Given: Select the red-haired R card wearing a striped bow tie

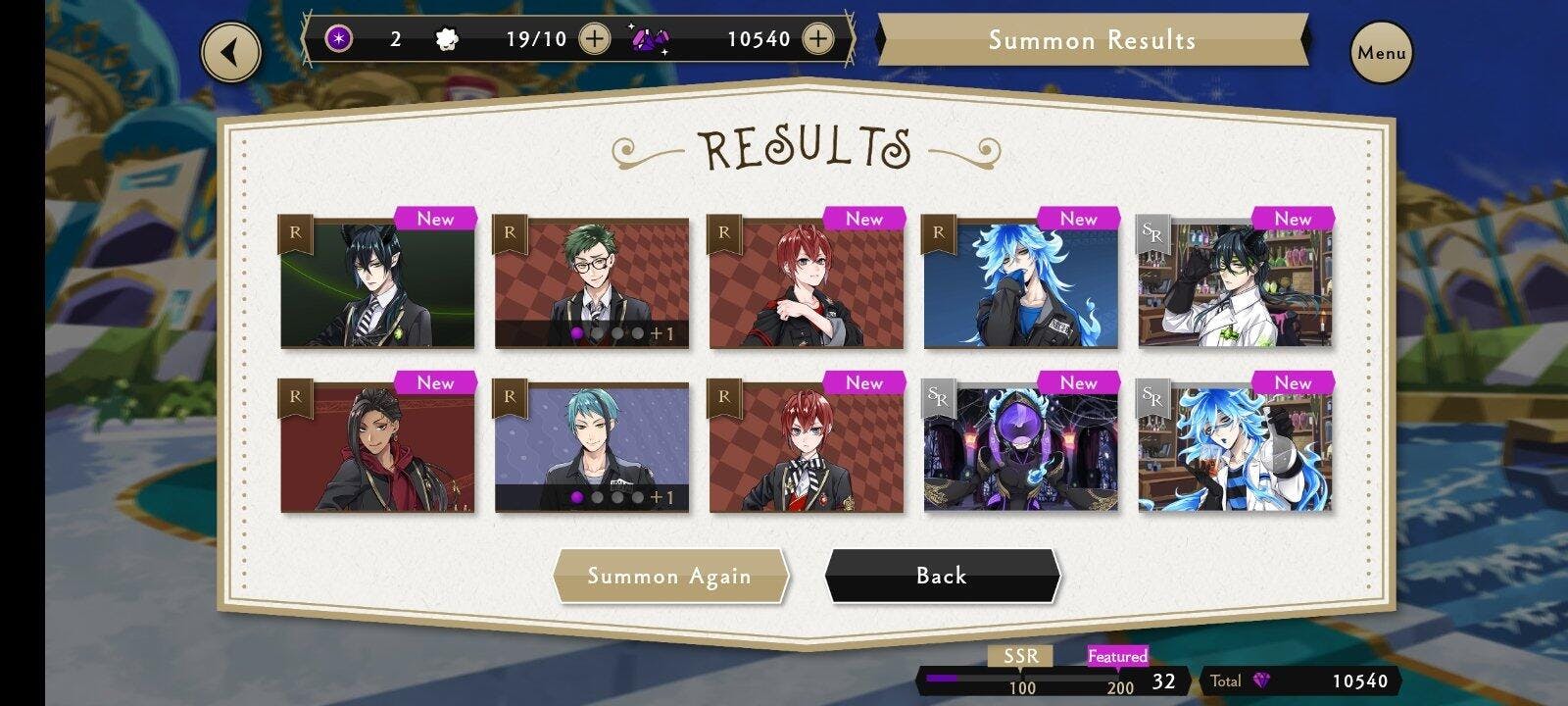Looking at the screenshot, I should coord(806,448).
